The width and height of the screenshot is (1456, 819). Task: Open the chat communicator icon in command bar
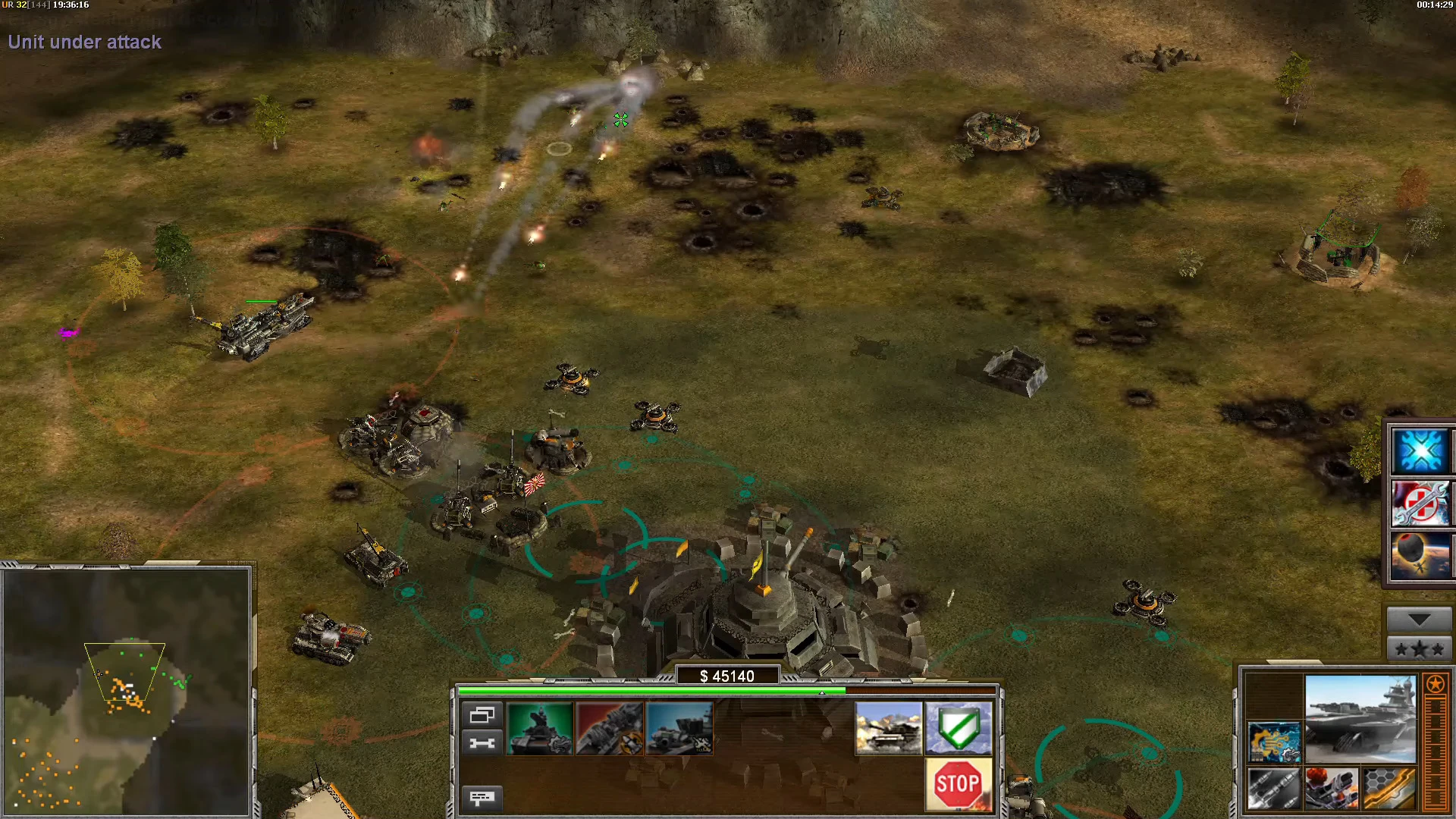[x=483, y=799]
